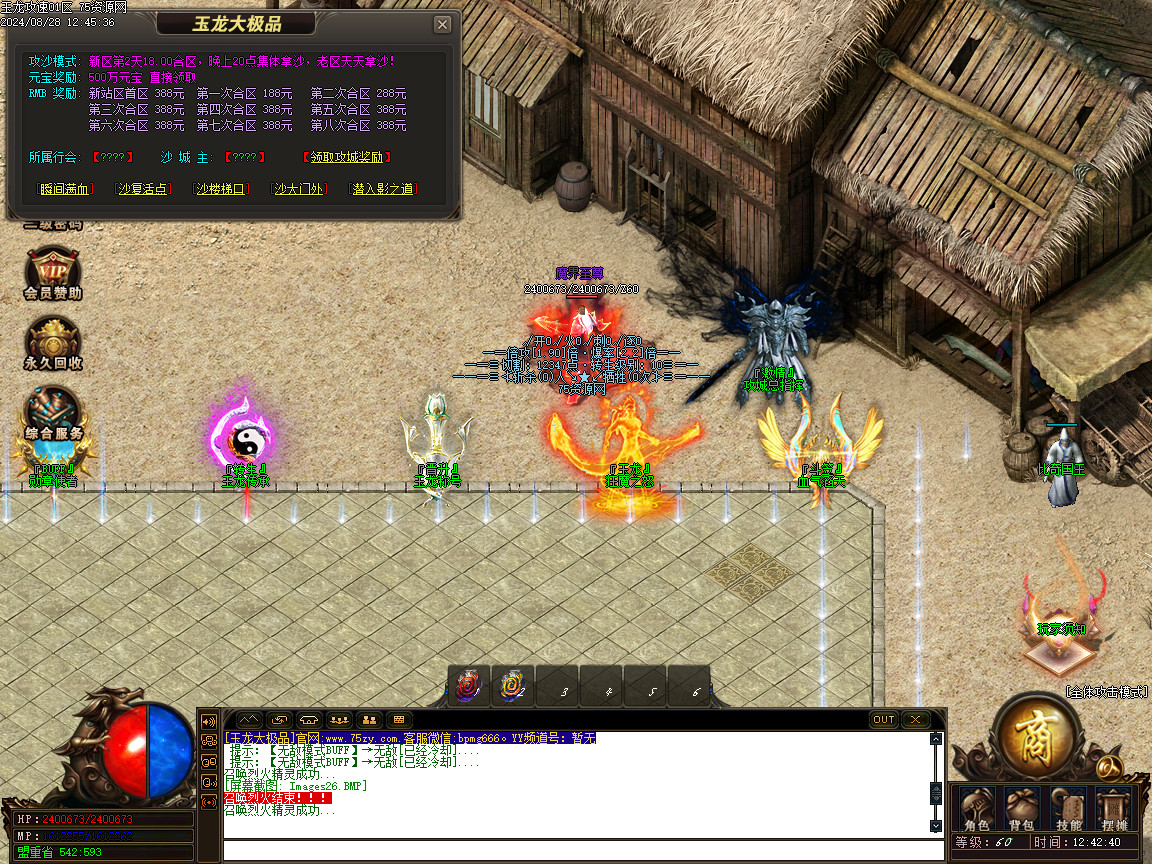Open the 角色 character panel
Screen dimensions: 1152x864
976,808
